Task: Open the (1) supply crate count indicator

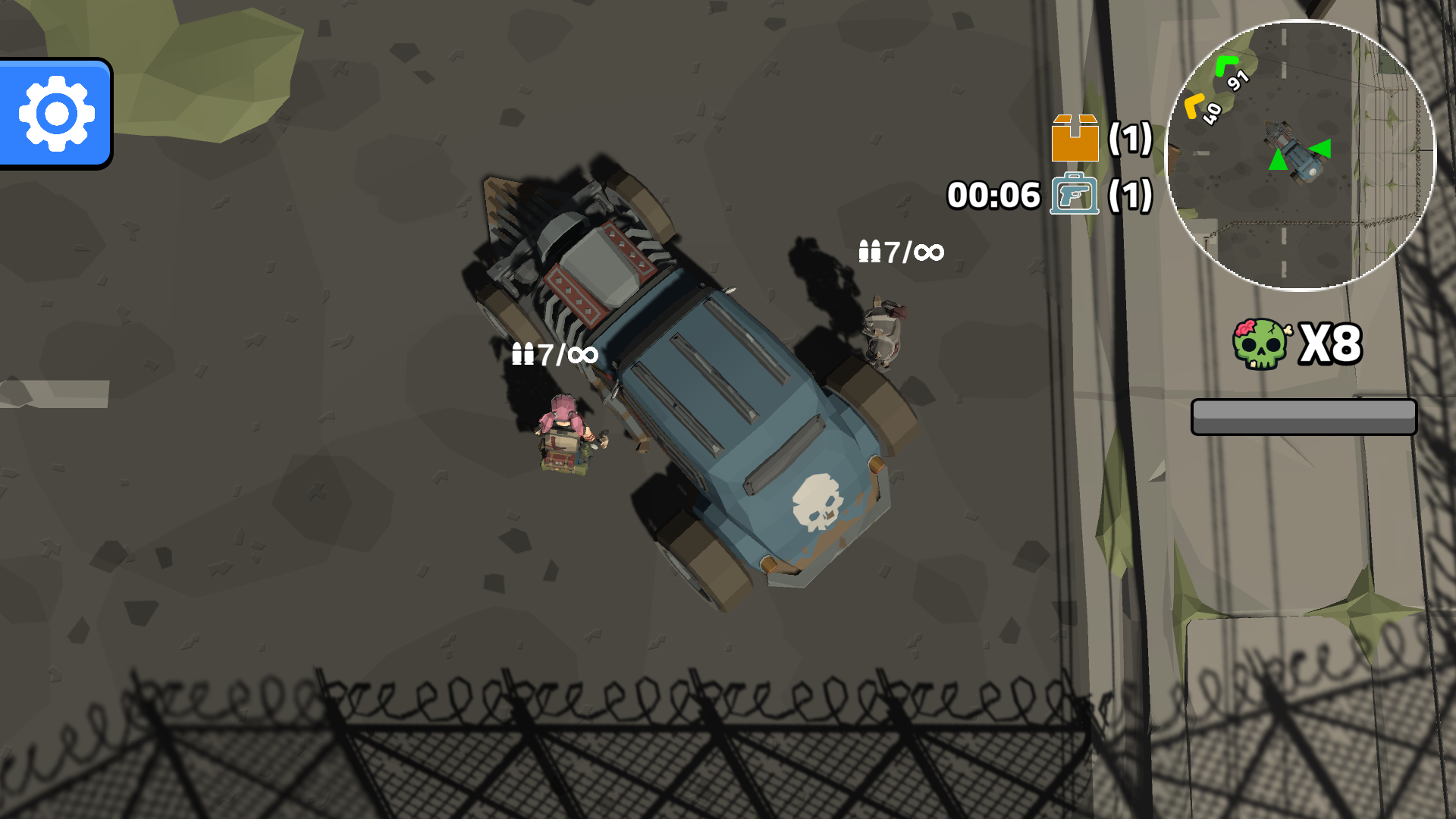Action: coord(1129,140)
